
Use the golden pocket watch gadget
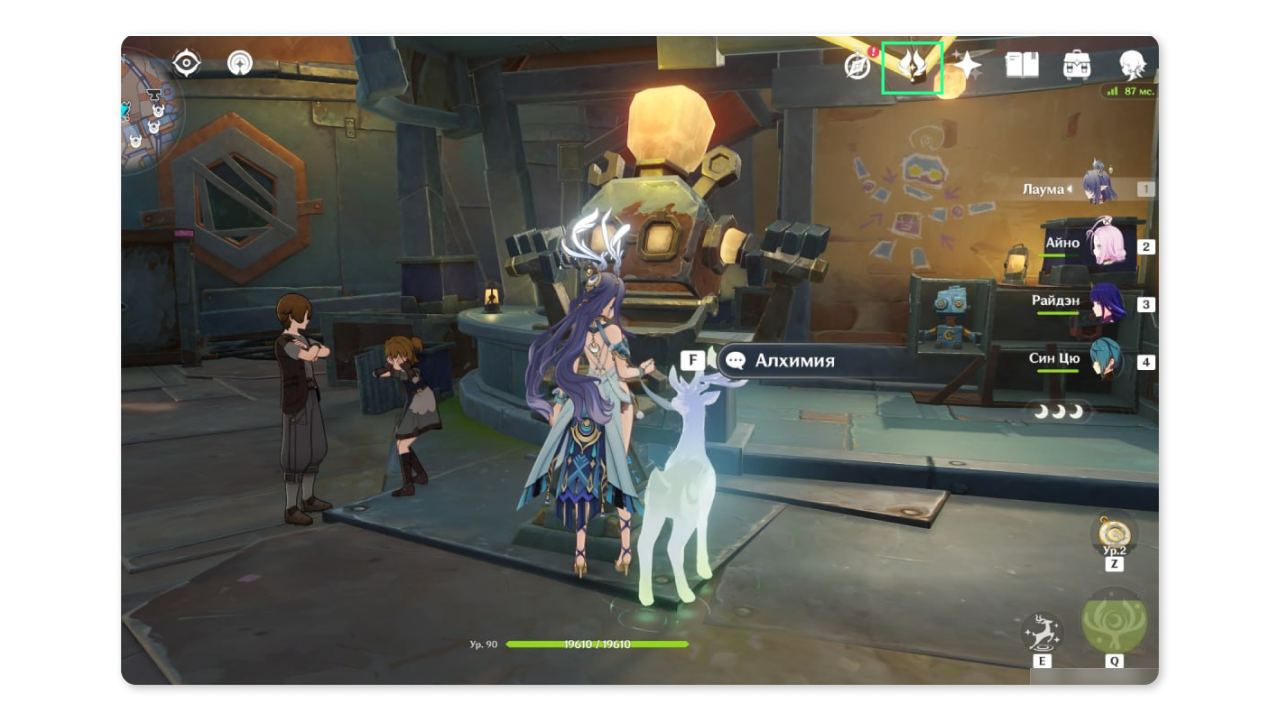pos(1114,533)
